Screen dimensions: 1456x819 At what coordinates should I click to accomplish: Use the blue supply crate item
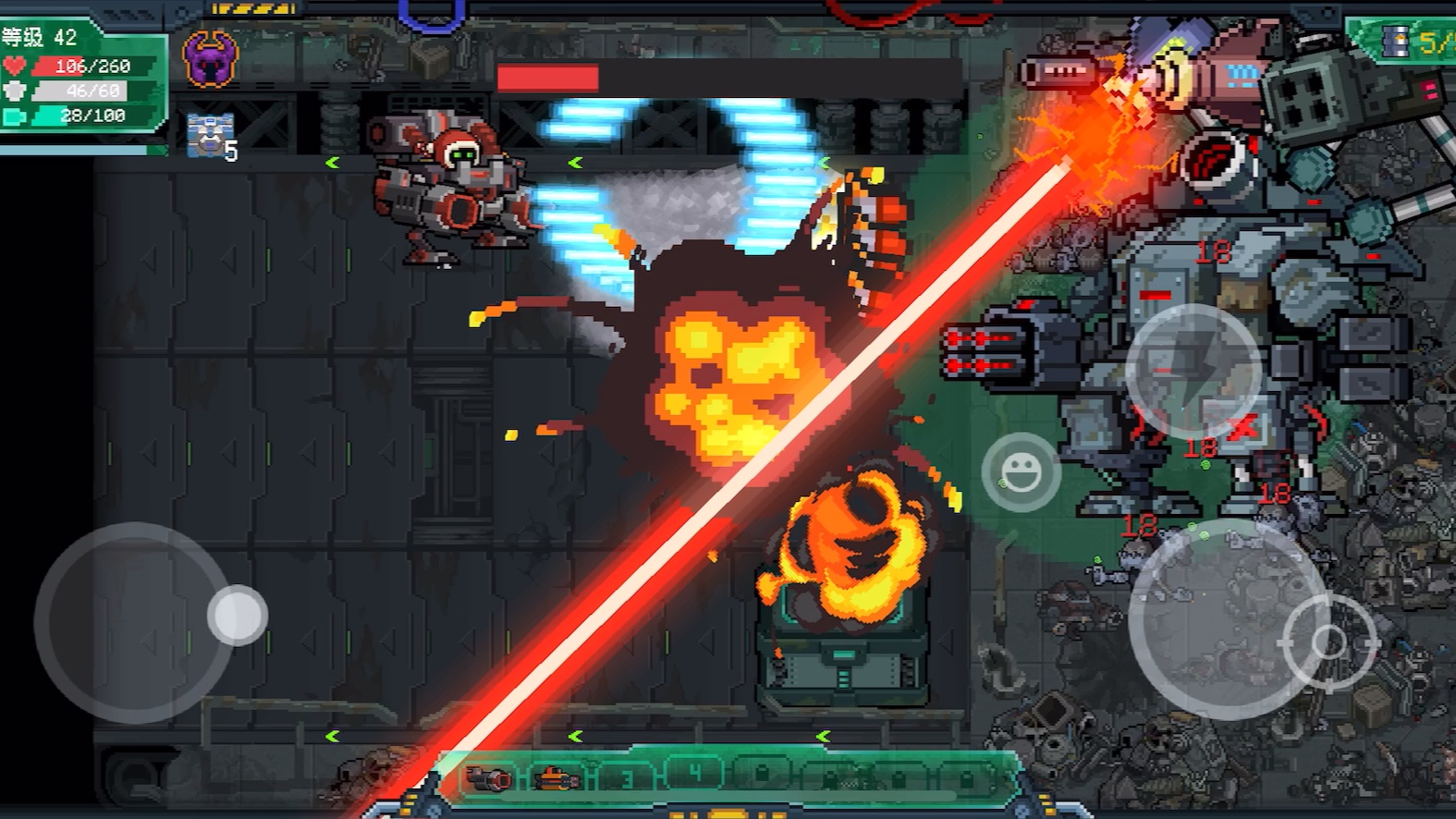coord(209,135)
